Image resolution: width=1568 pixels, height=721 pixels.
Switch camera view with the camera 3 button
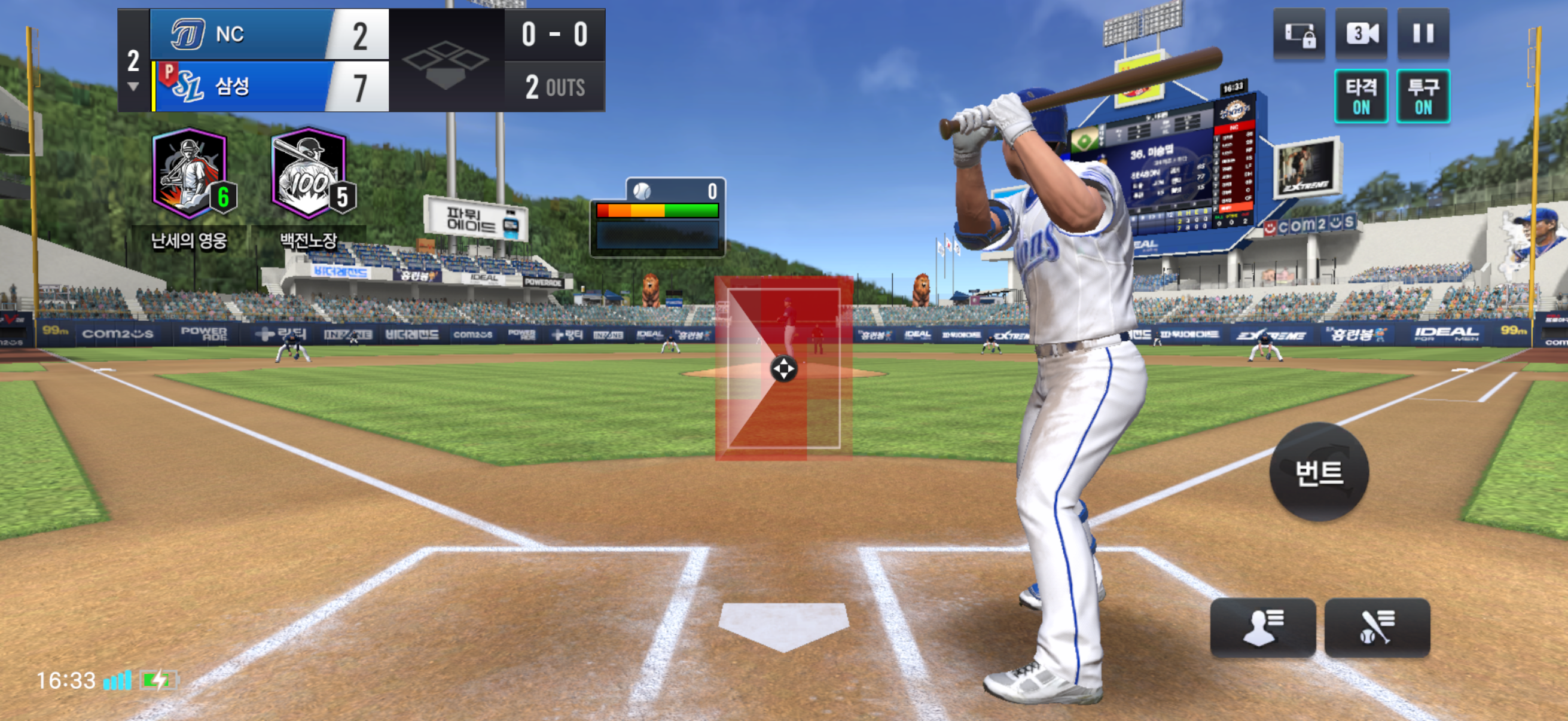click(1361, 33)
